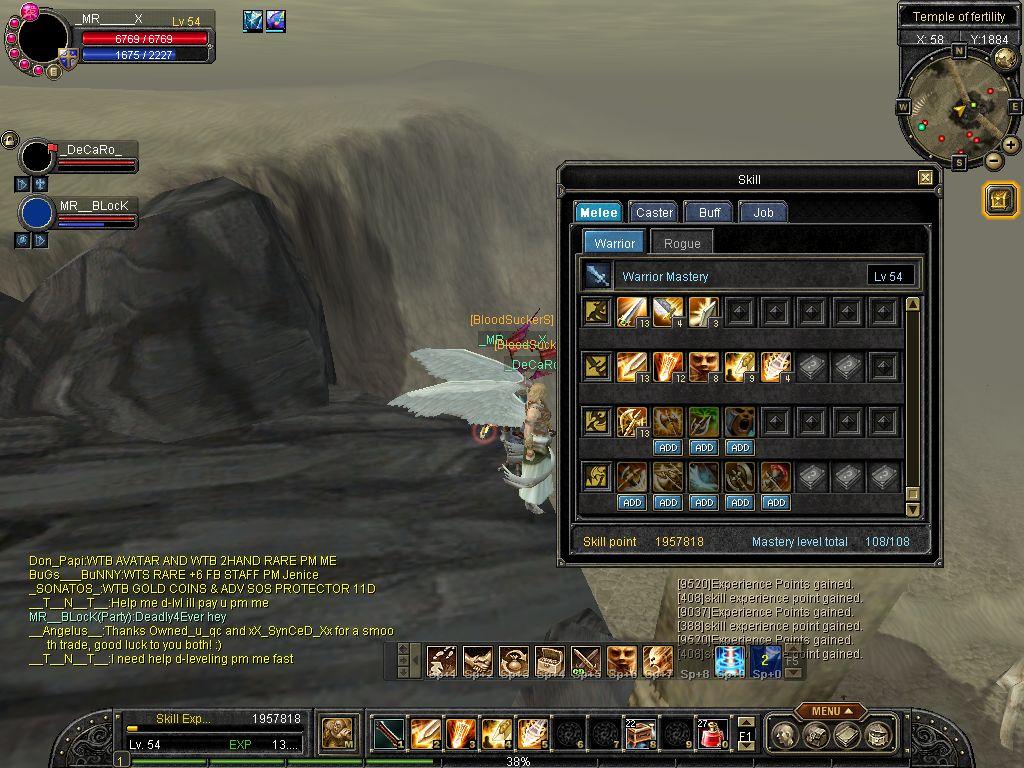Switch to the Rogue mastery sub-tab

pyautogui.click(x=682, y=243)
